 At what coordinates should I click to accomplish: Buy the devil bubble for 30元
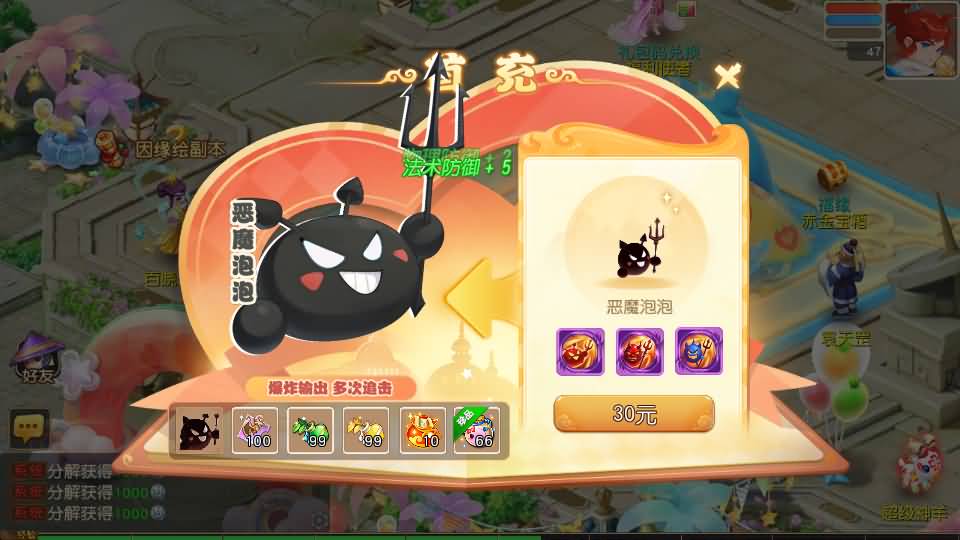tap(634, 413)
